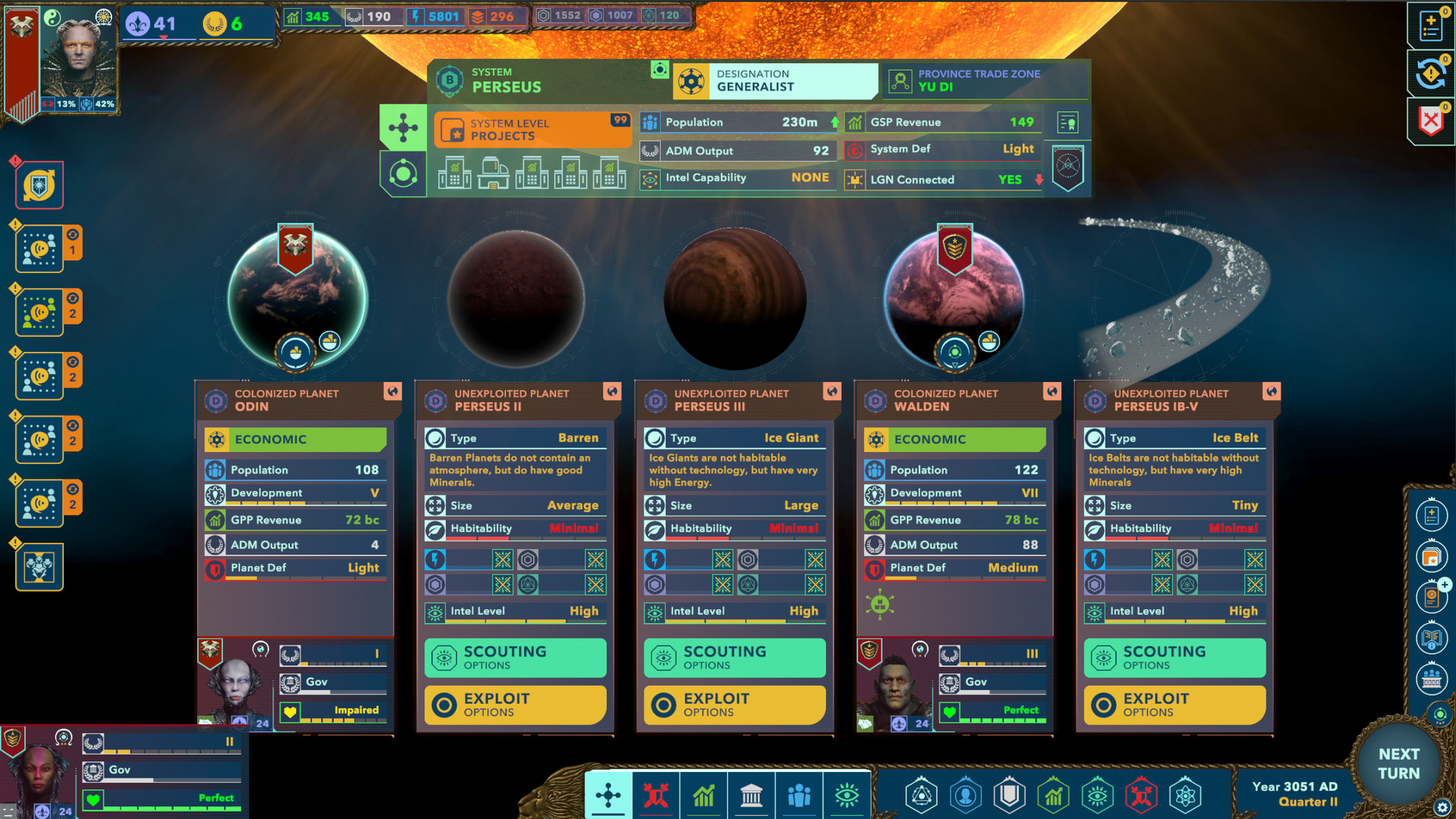
Task: Expand the LGN Connected red arrow indicator
Action: pyautogui.click(x=1039, y=180)
